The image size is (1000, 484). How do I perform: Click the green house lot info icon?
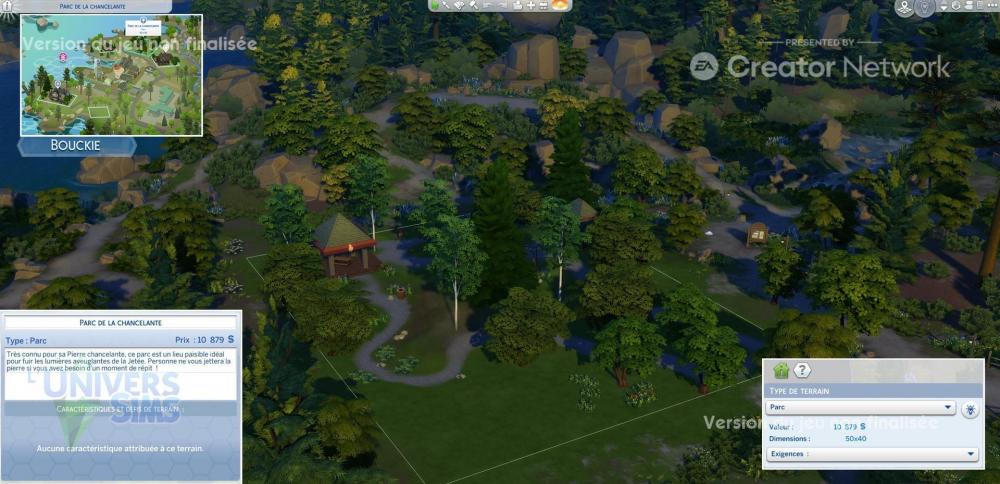[781, 371]
